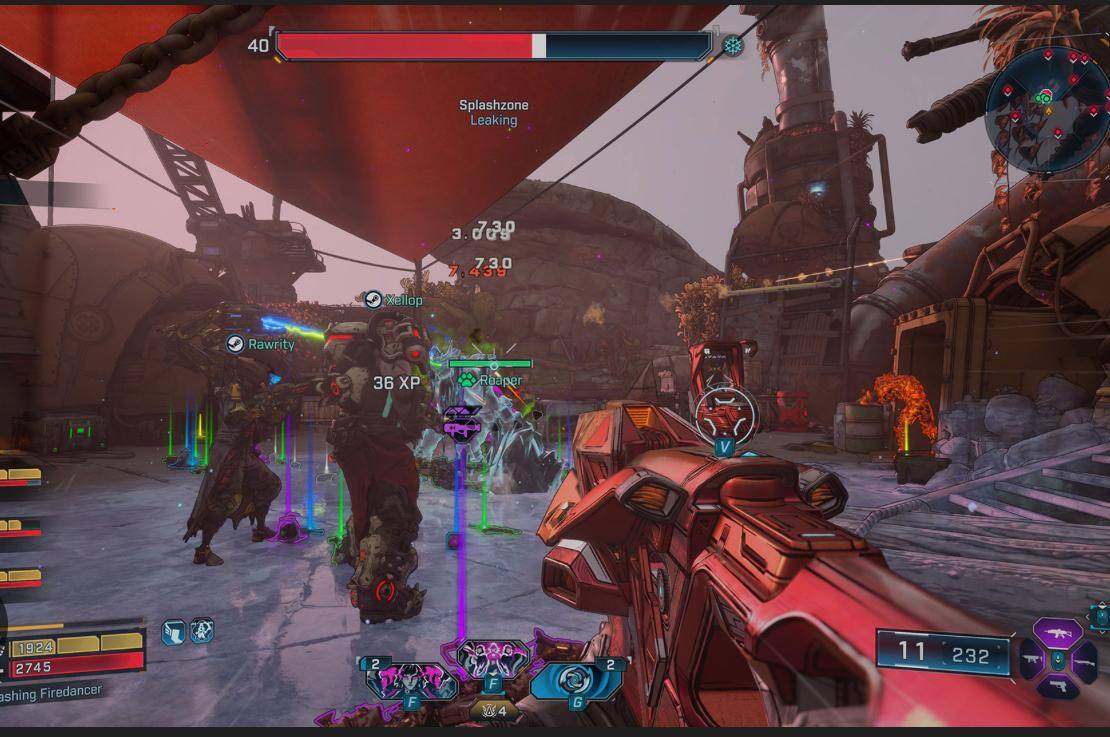This screenshot has width=1110, height=737.
Task: Switch to the pistol weapon slot
Action: pyautogui.click(x=1057, y=686)
